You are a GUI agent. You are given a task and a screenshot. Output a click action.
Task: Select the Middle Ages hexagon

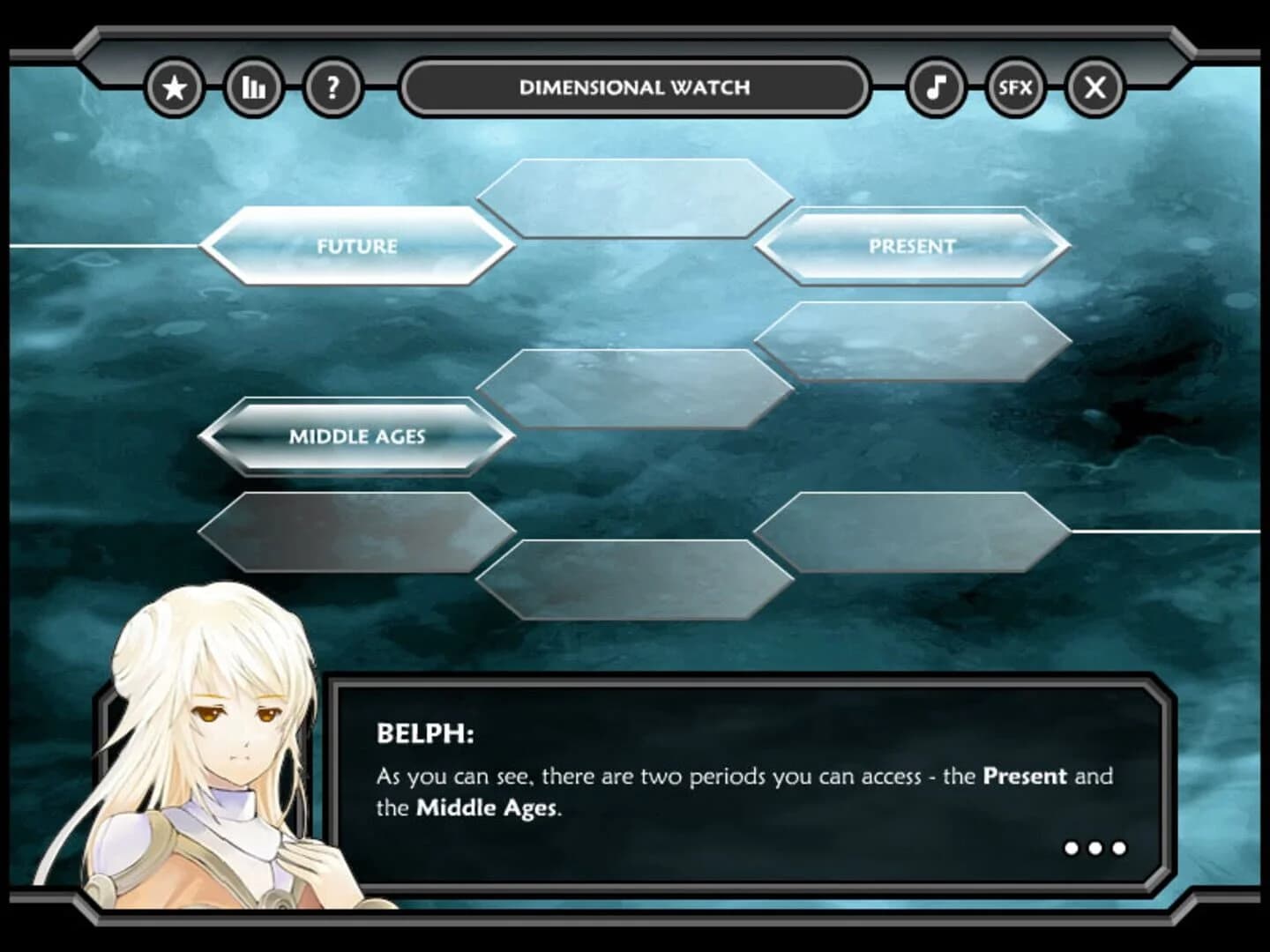pyautogui.click(x=355, y=436)
